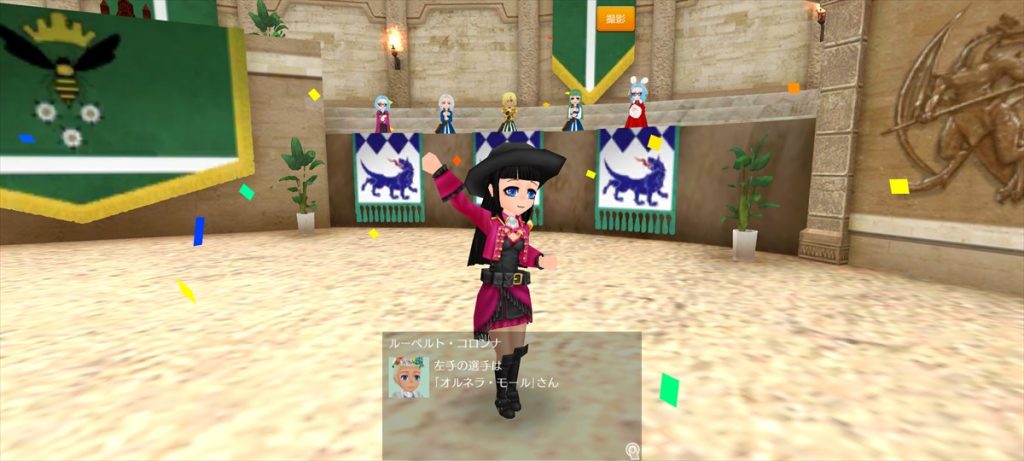The image size is (1024, 461).
Task: Click the tap-to-continue icon in the dialogue box
Action: [632, 450]
